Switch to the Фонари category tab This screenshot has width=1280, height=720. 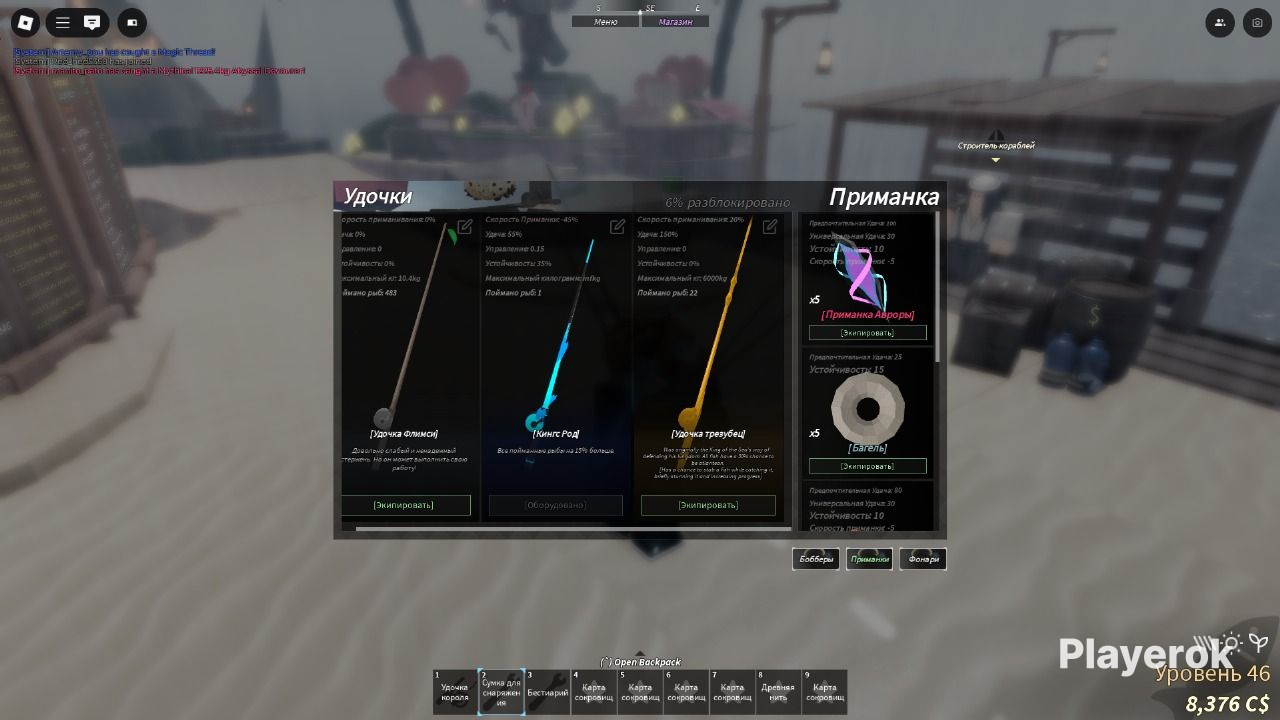pos(921,558)
